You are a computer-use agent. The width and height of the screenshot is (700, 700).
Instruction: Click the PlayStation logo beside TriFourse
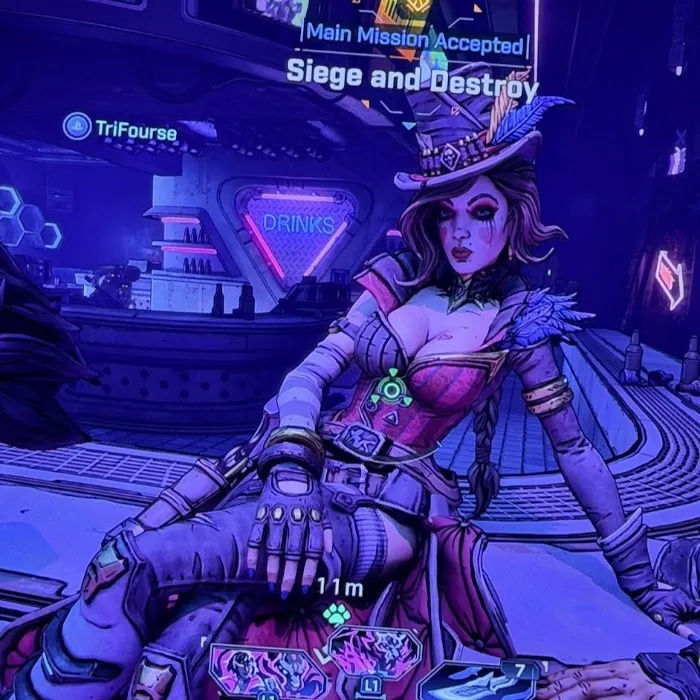click(x=76, y=127)
